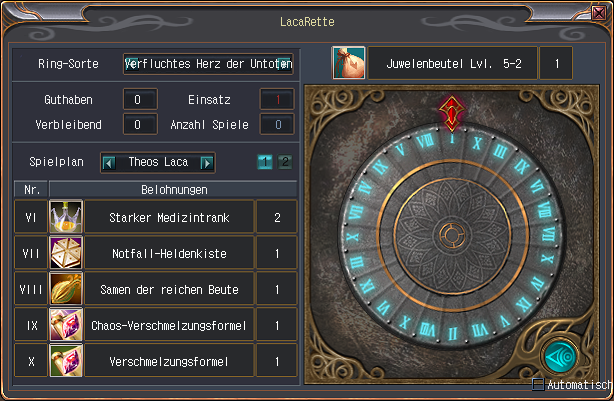614x401 pixels.
Task: Switch to previous ring type
Action: [130, 64]
